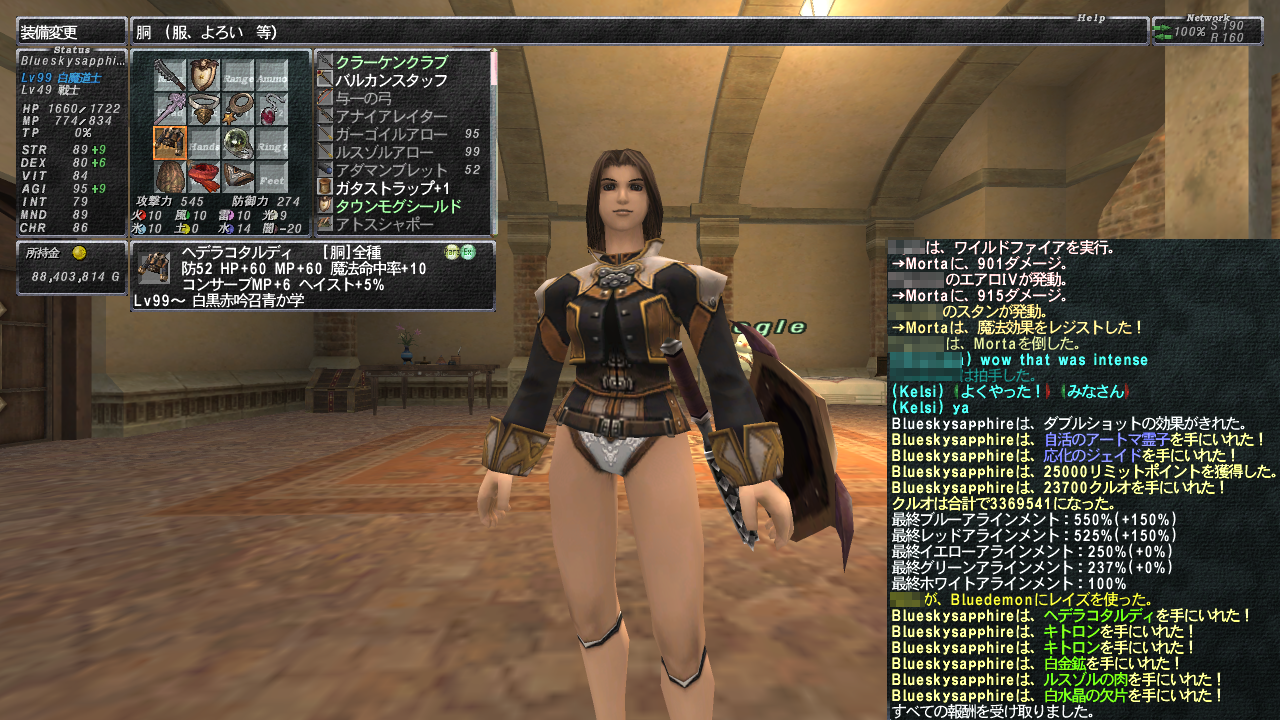The width and height of the screenshot is (1280, 720).
Task: Select the highlighted body armor slot
Action: [x=170, y=142]
